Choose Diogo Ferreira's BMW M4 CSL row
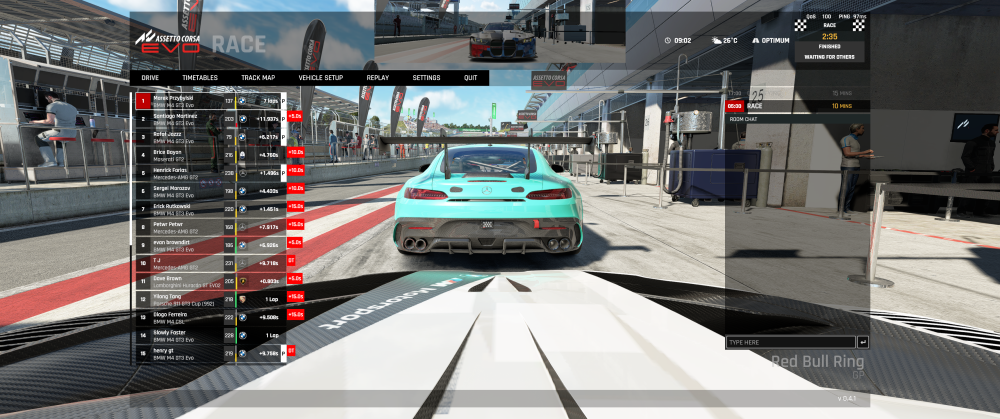The width and height of the screenshot is (1000, 419). click(210, 316)
